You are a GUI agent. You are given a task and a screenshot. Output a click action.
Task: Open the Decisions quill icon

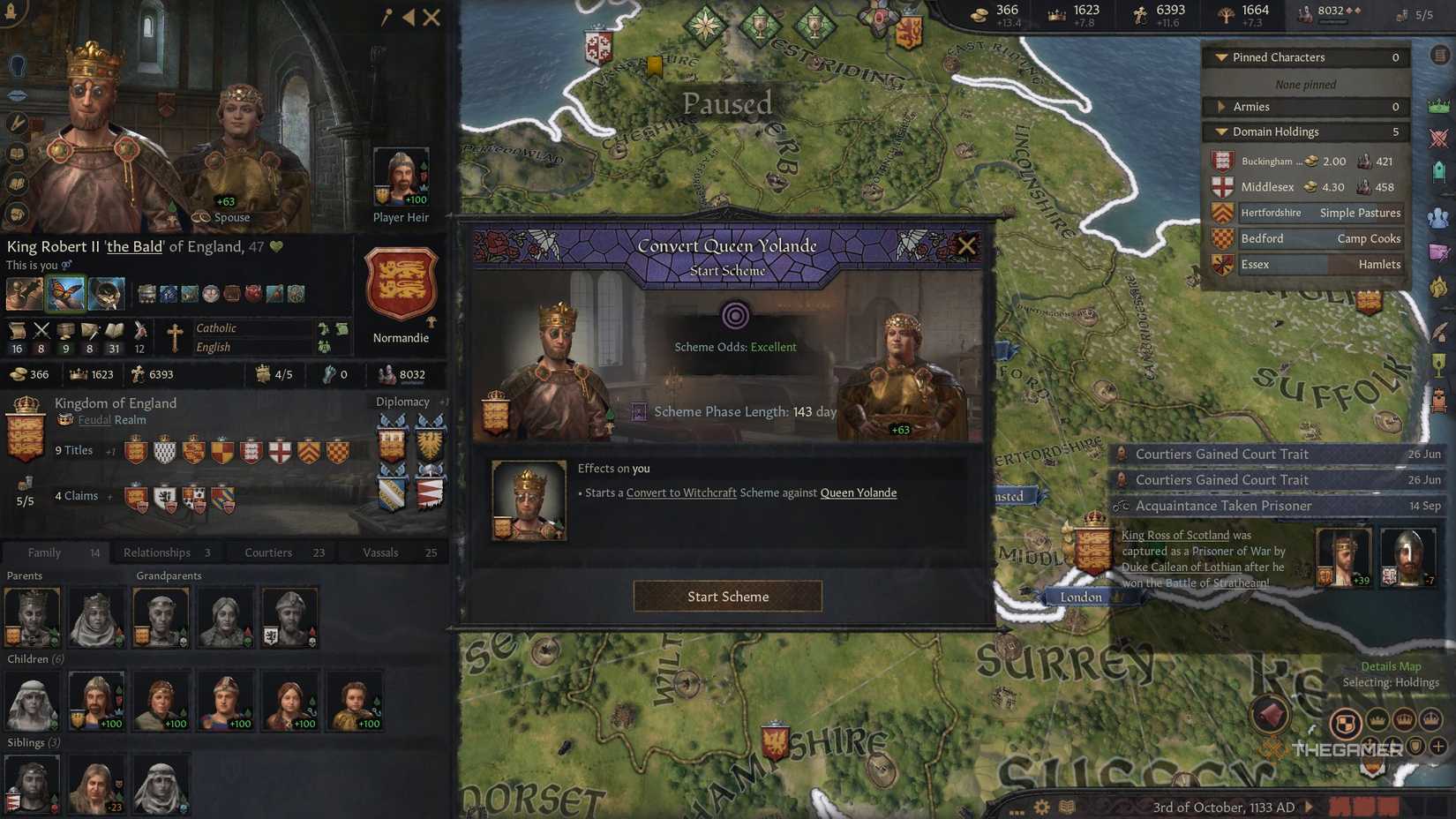(x=1438, y=329)
